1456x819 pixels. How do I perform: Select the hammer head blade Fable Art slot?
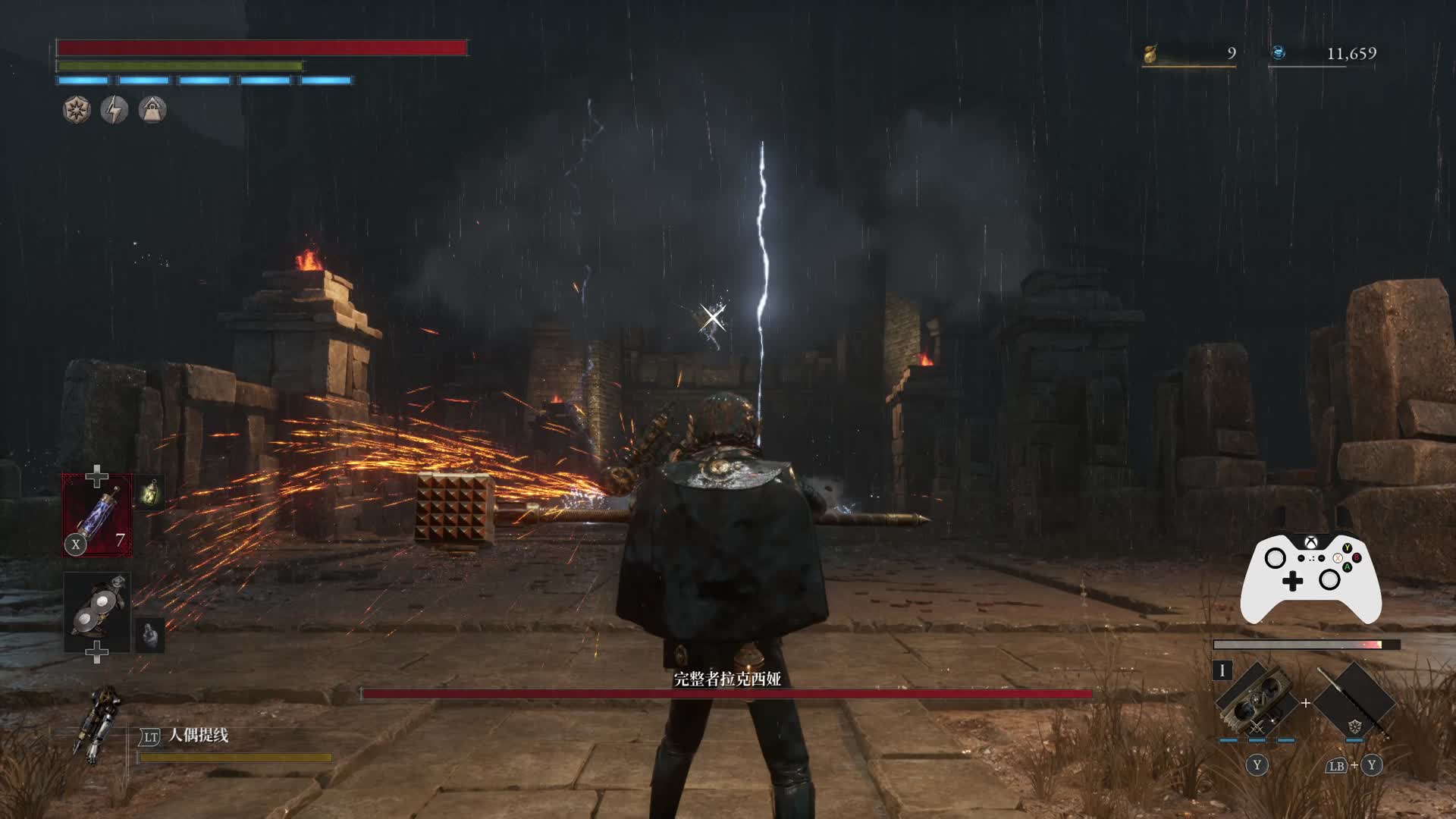(x=1255, y=704)
